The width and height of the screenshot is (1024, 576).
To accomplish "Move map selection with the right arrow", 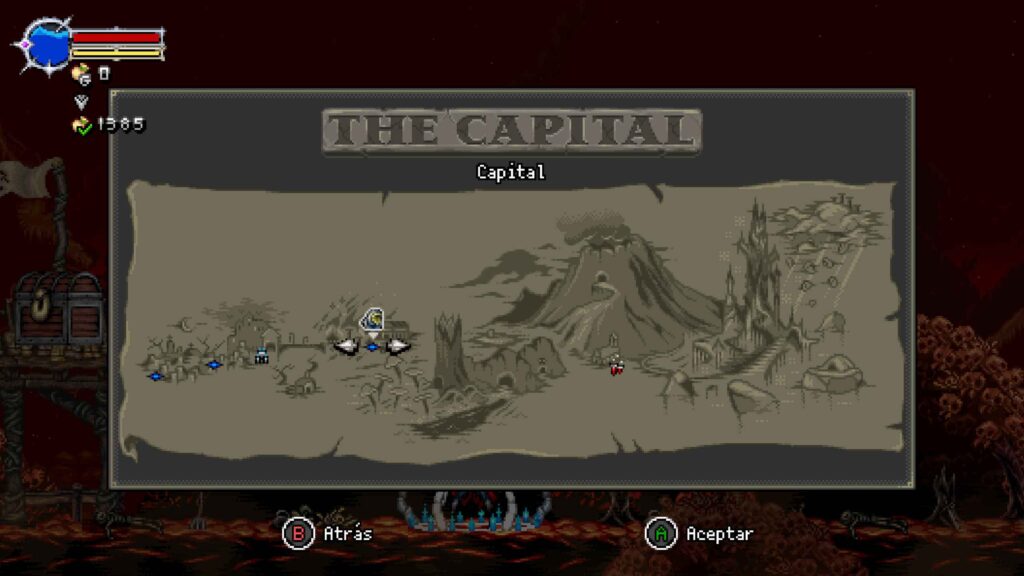I will [x=398, y=346].
